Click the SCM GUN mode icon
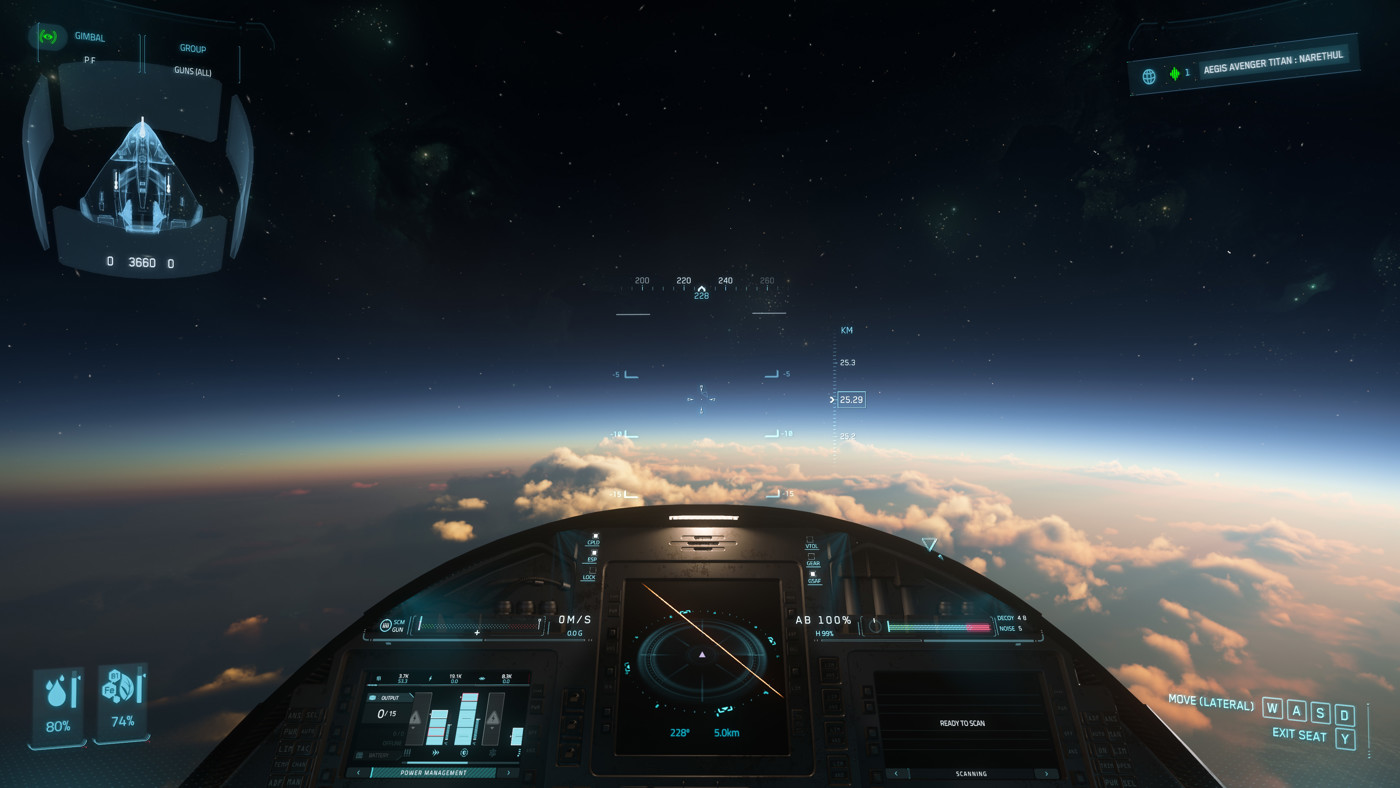This screenshot has width=1400, height=788. pyautogui.click(x=387, y=624)
